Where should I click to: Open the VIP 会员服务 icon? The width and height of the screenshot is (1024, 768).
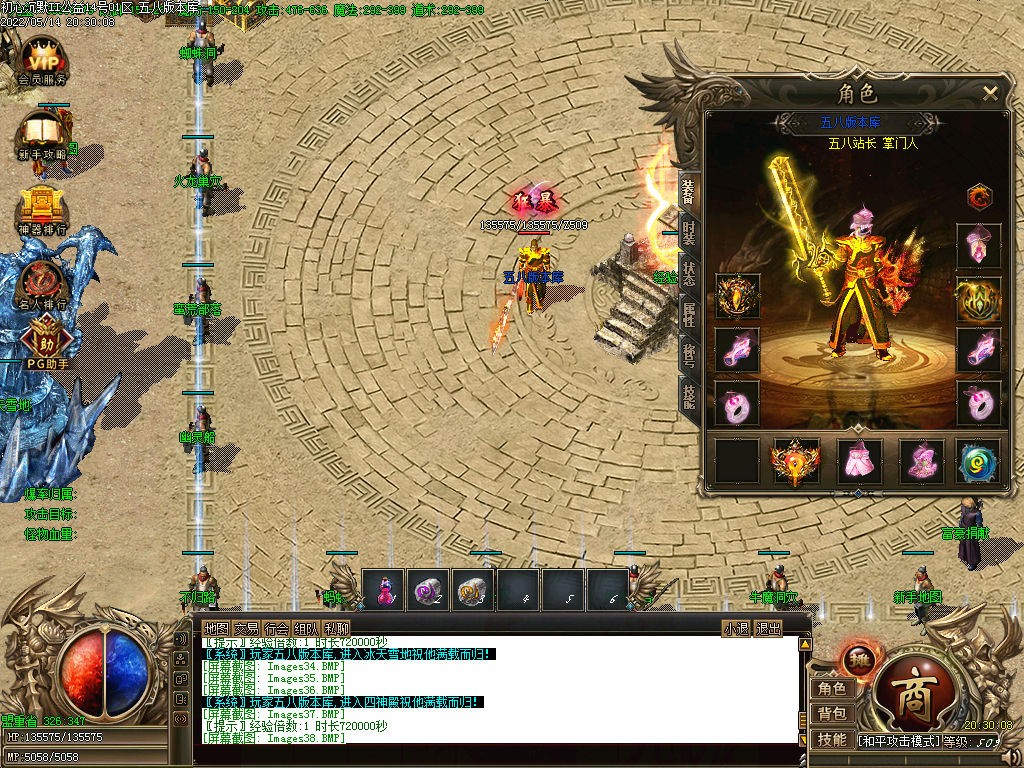click(42, 59)
